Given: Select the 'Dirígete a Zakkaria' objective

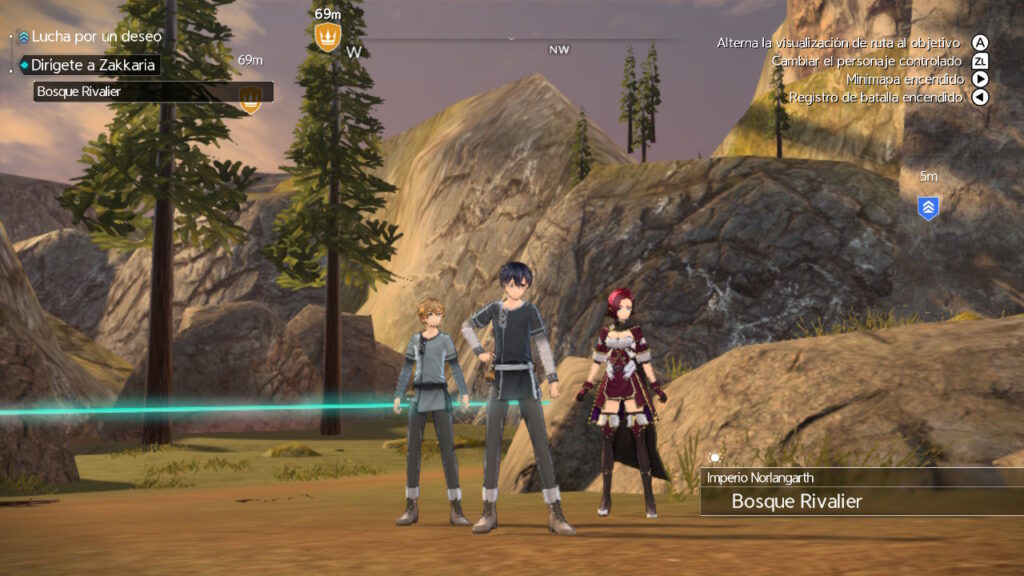Looking at the screenshot, I should click(92, 65).
